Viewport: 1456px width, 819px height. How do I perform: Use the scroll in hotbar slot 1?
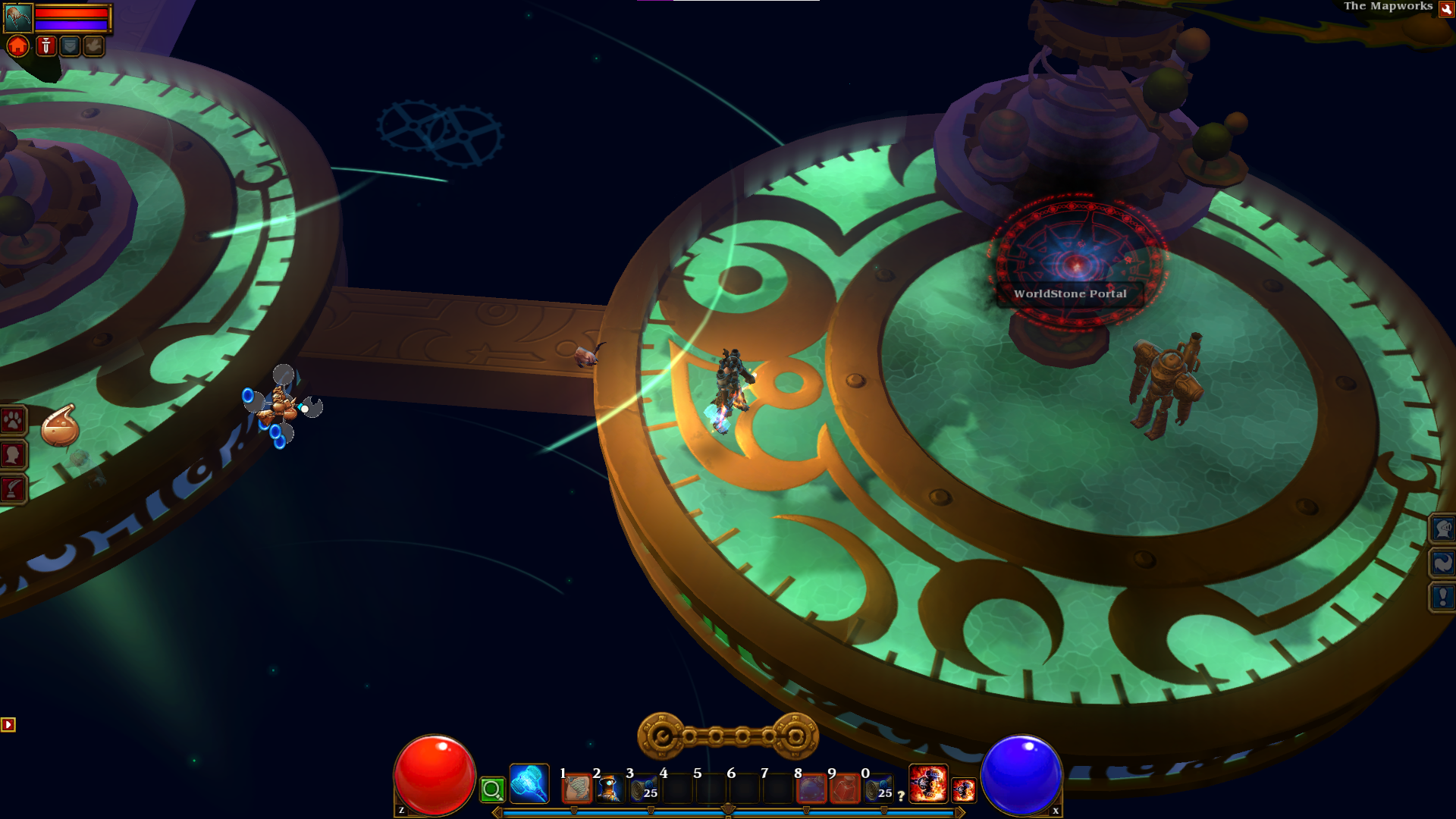click(x=576, y=789)
